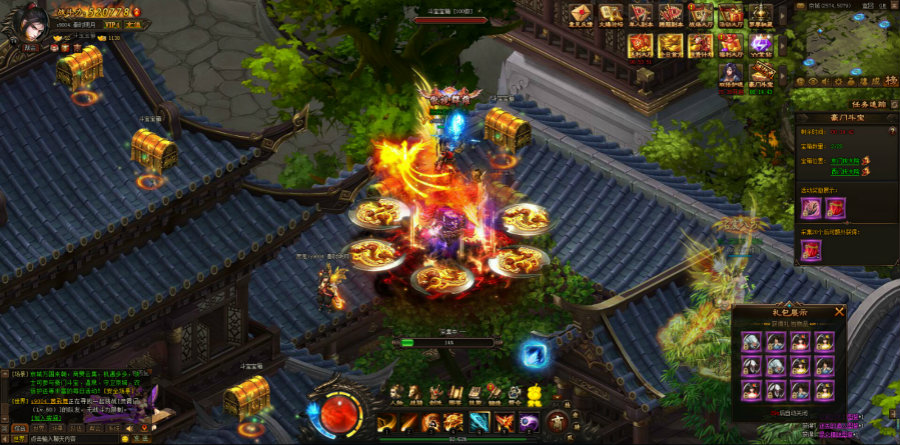Open the 人物 character menu icon

coord(395,393)
